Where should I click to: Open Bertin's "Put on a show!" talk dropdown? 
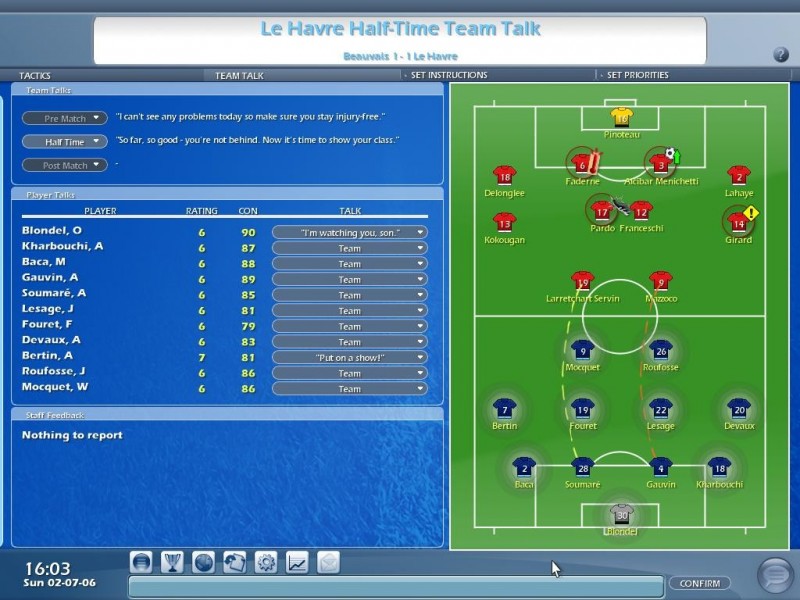click(349, 357)
